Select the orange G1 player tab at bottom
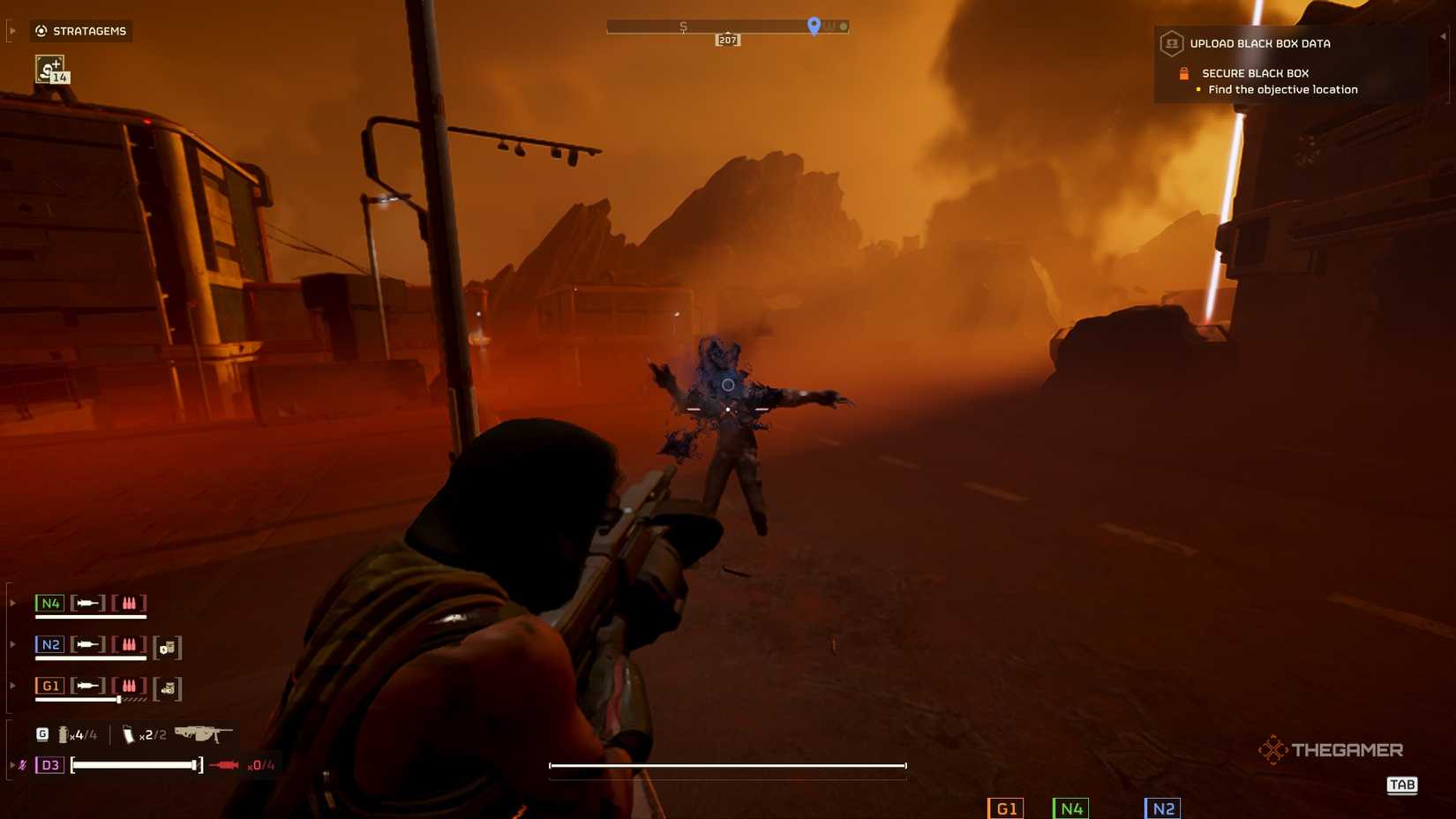 coord(1006,808)
